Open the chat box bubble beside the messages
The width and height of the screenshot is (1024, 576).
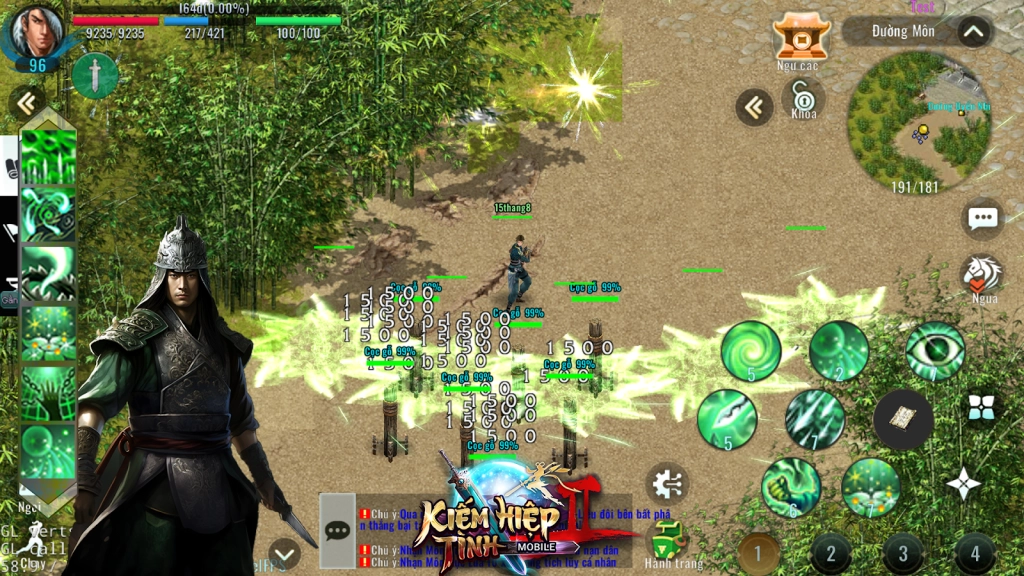tap(337, 530)
